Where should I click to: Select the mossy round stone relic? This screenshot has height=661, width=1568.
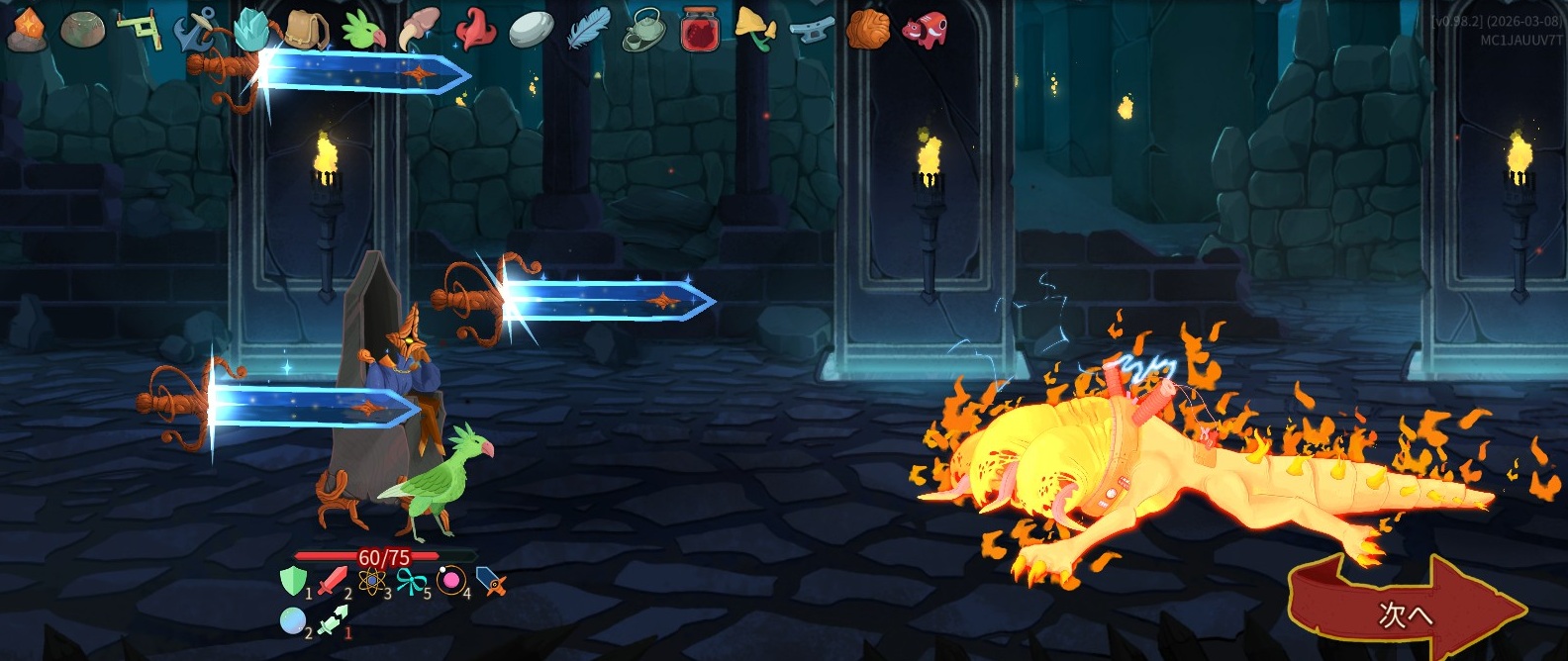81,29
